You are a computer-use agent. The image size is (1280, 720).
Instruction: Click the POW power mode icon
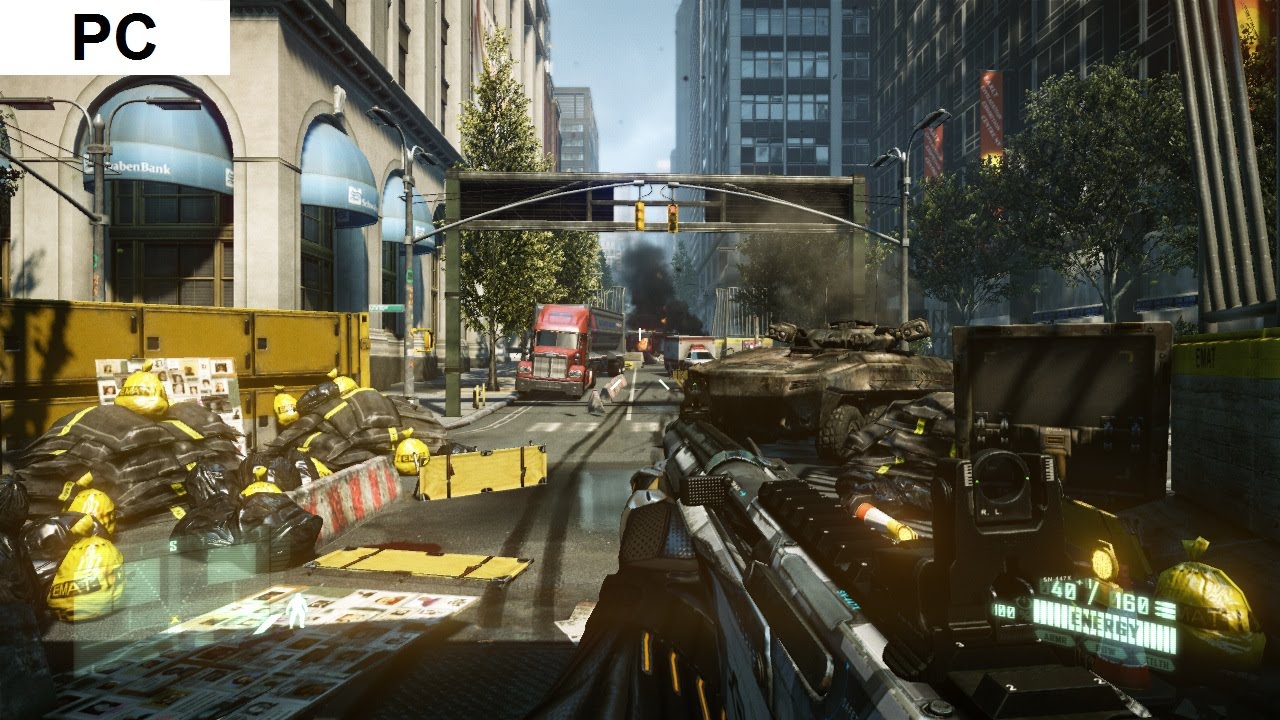1108,650
